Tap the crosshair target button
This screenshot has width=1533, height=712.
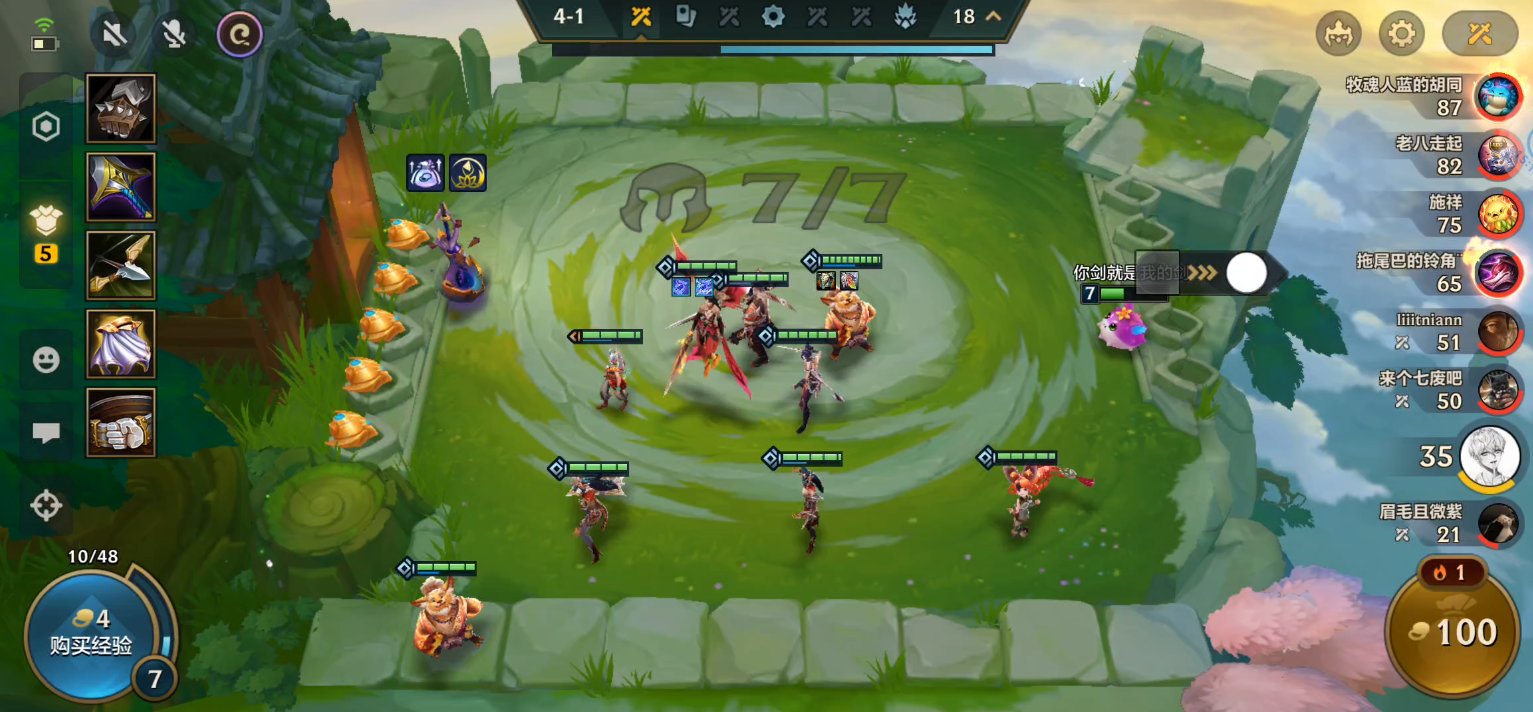click(46, 506)
